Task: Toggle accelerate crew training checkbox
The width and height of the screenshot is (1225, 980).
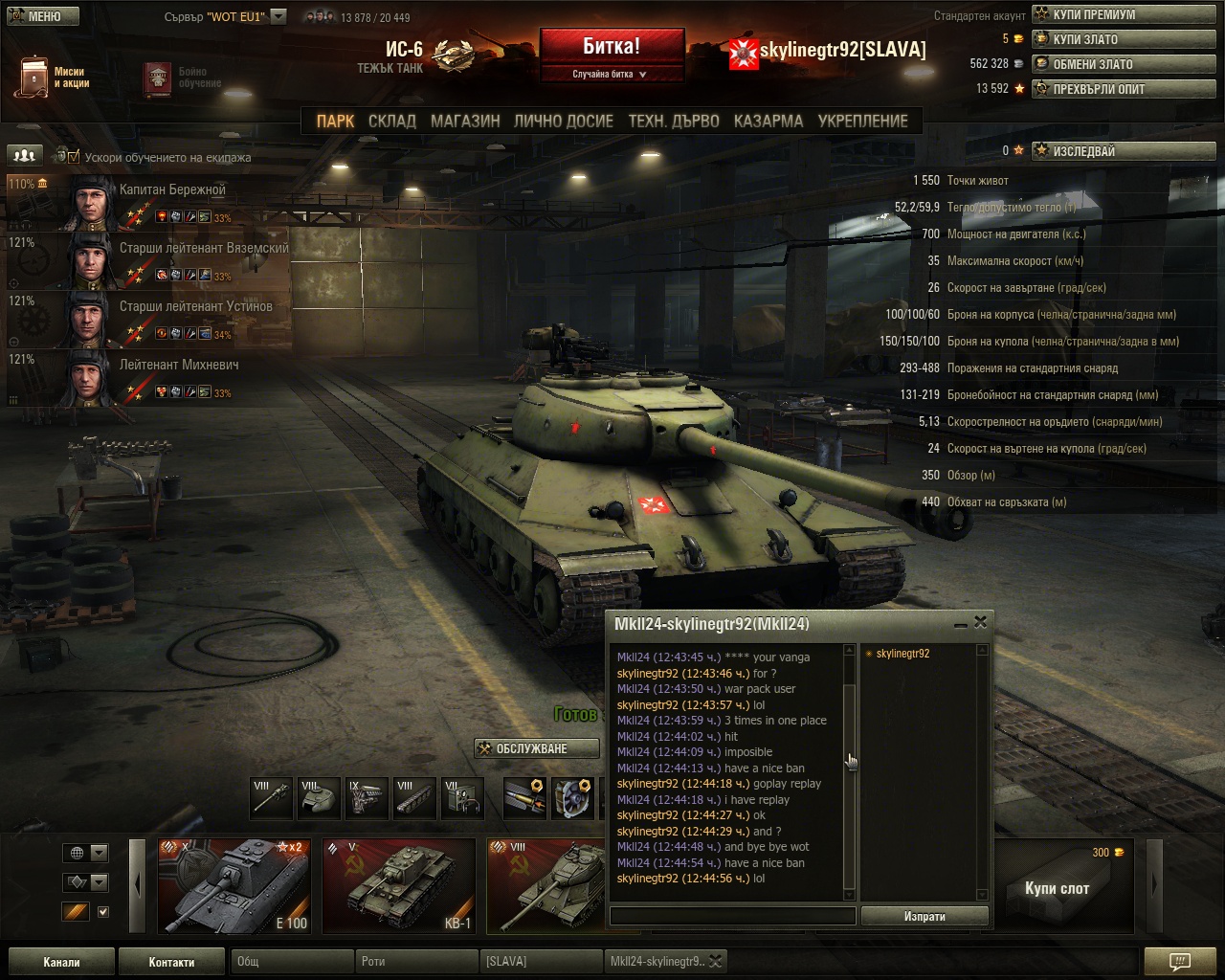Action: coord(74,157)
